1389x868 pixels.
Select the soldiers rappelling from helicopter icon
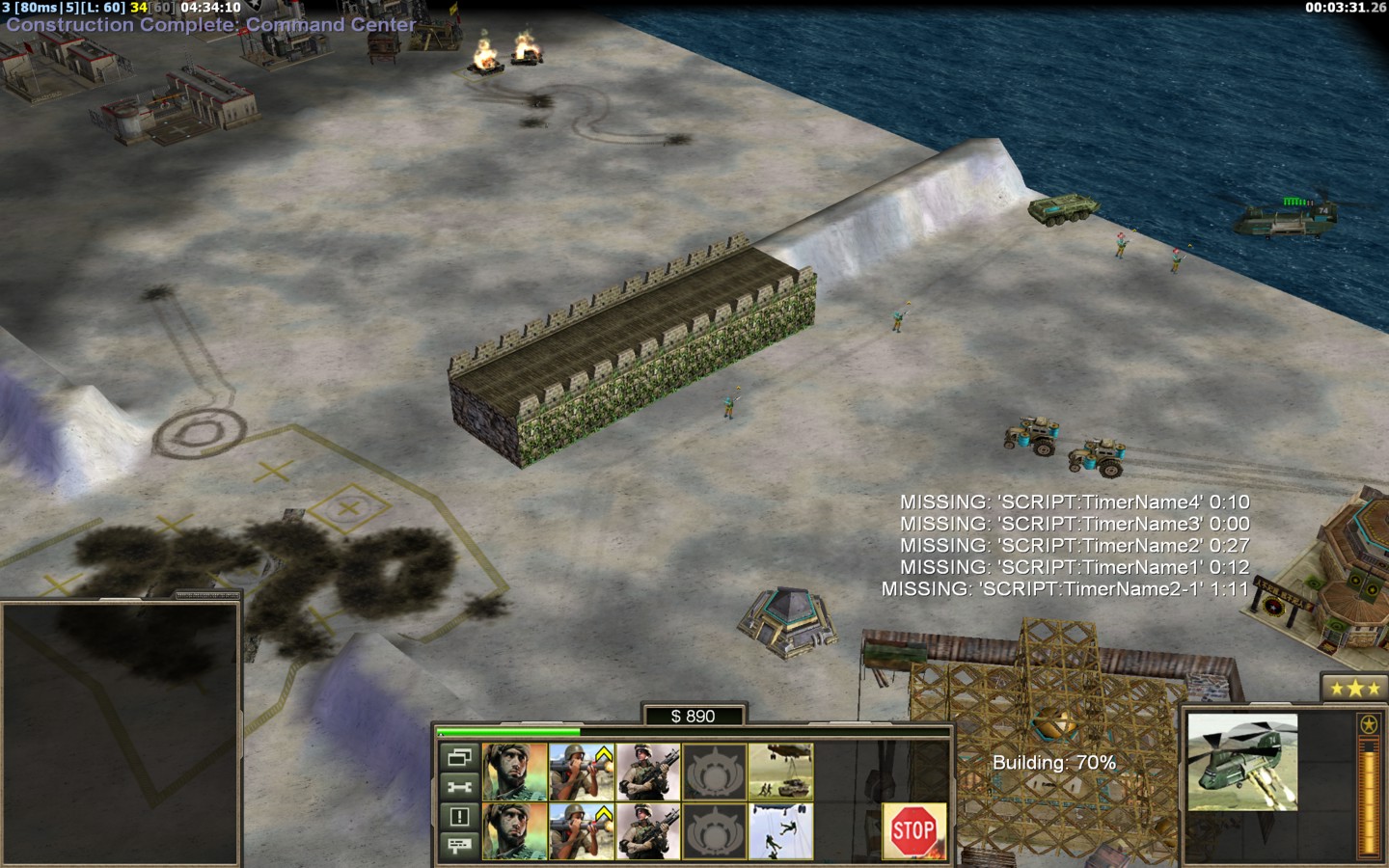pyautogui.click(x=780, y=830)
